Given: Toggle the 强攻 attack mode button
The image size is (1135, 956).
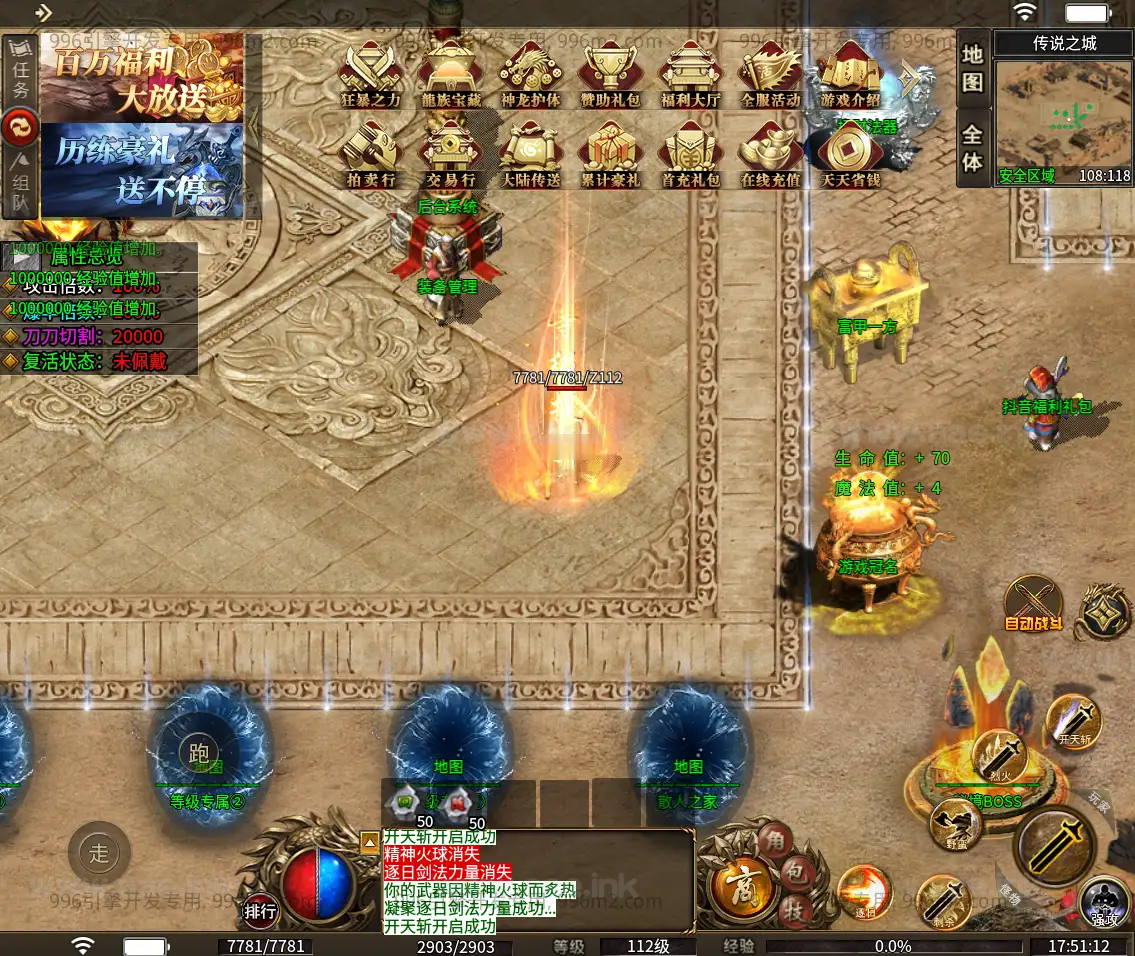Looking at the screenshot, I should (1105, 901).
